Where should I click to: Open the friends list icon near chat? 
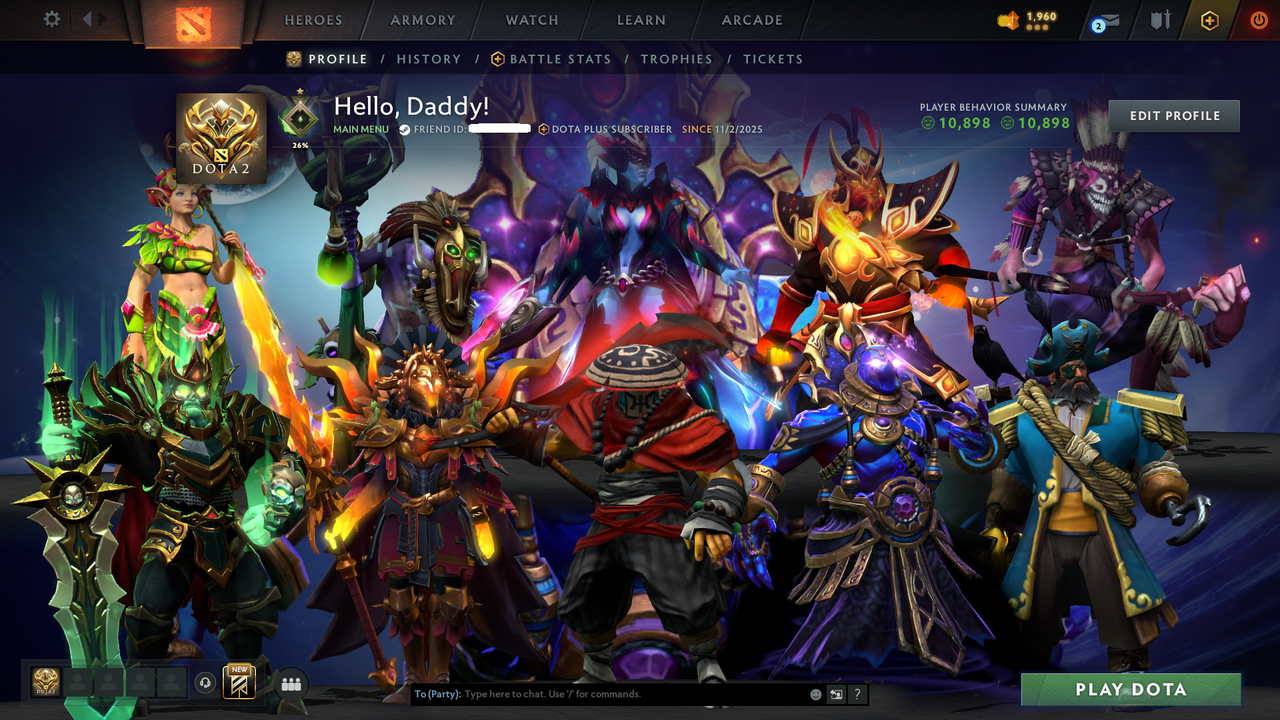coord(290,683)
